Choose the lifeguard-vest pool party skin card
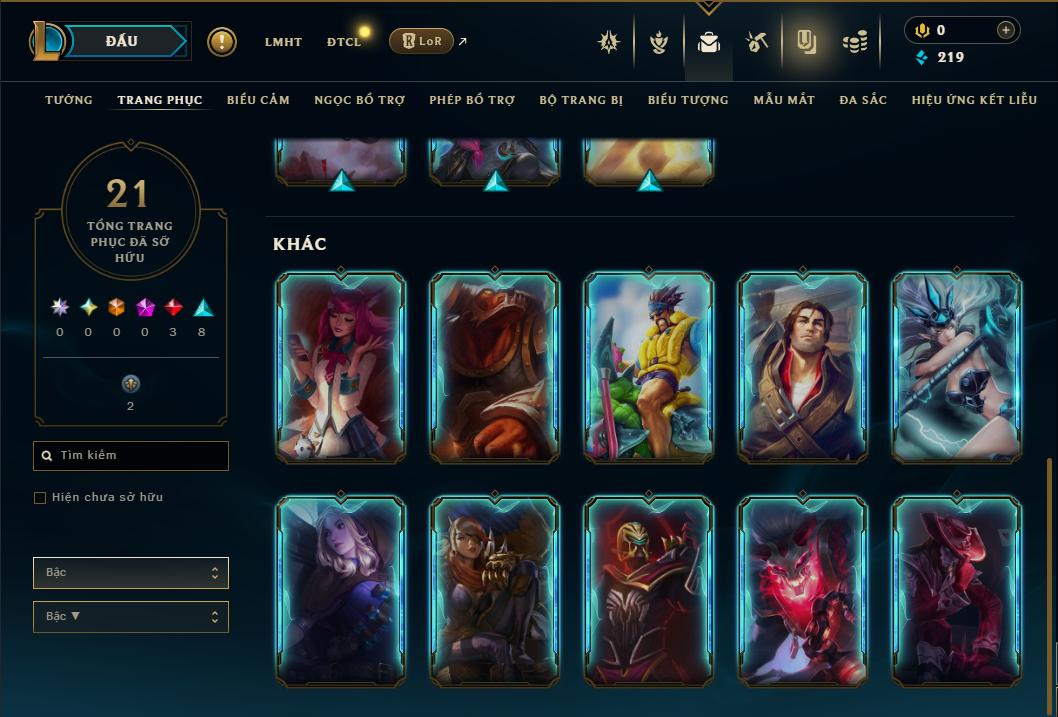The image size is (1058, 717). point(649,368)
